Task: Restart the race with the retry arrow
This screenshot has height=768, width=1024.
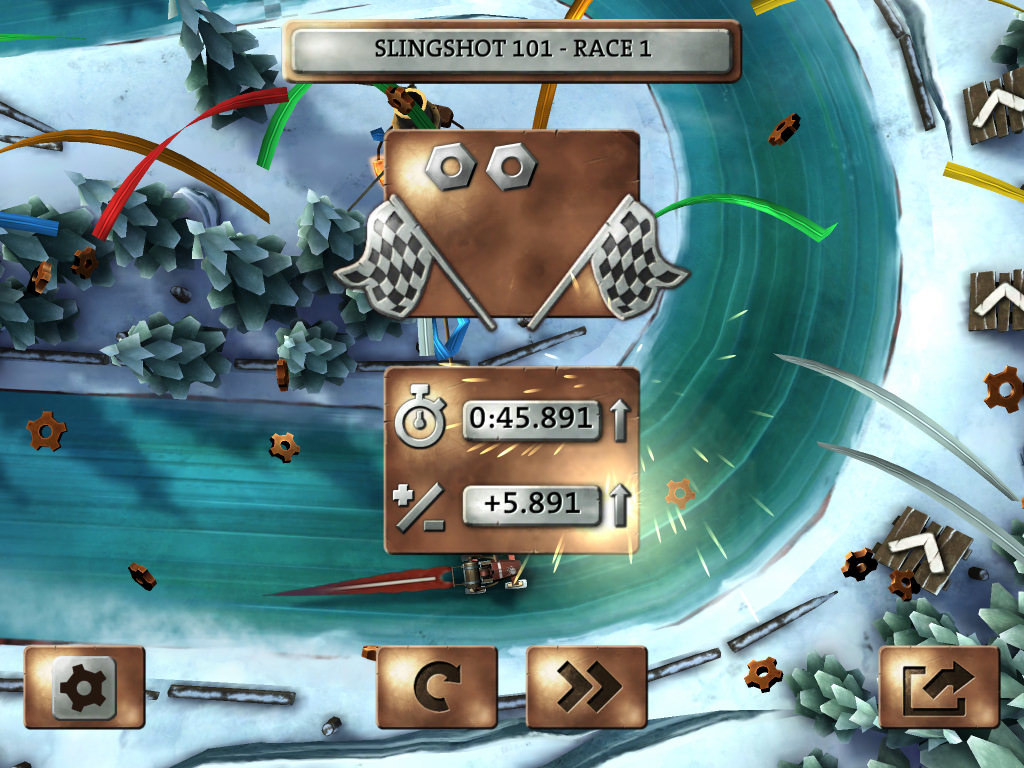Action: point(436,686)
